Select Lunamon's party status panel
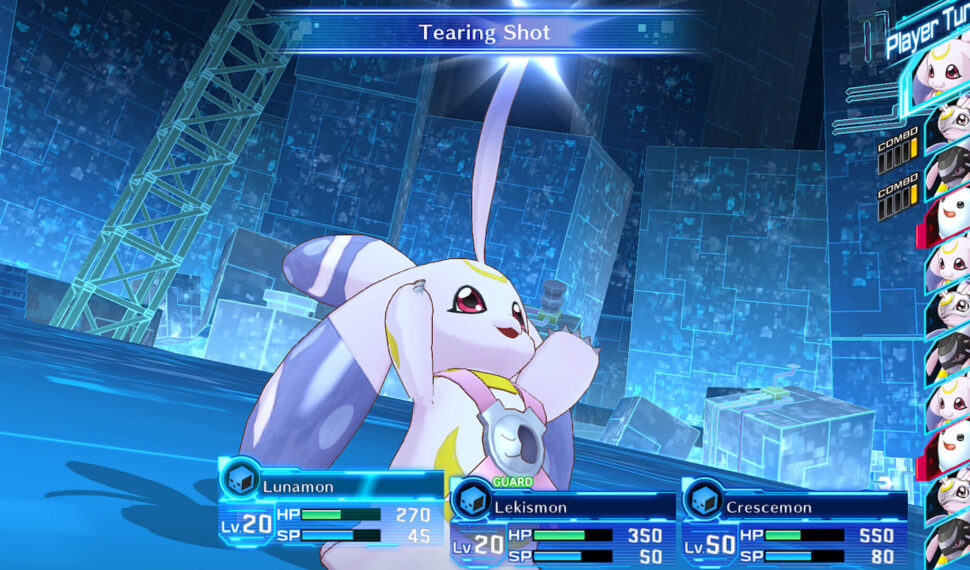Image resolution: width=970 pixels, height=570 pixels. coord(330,510)
